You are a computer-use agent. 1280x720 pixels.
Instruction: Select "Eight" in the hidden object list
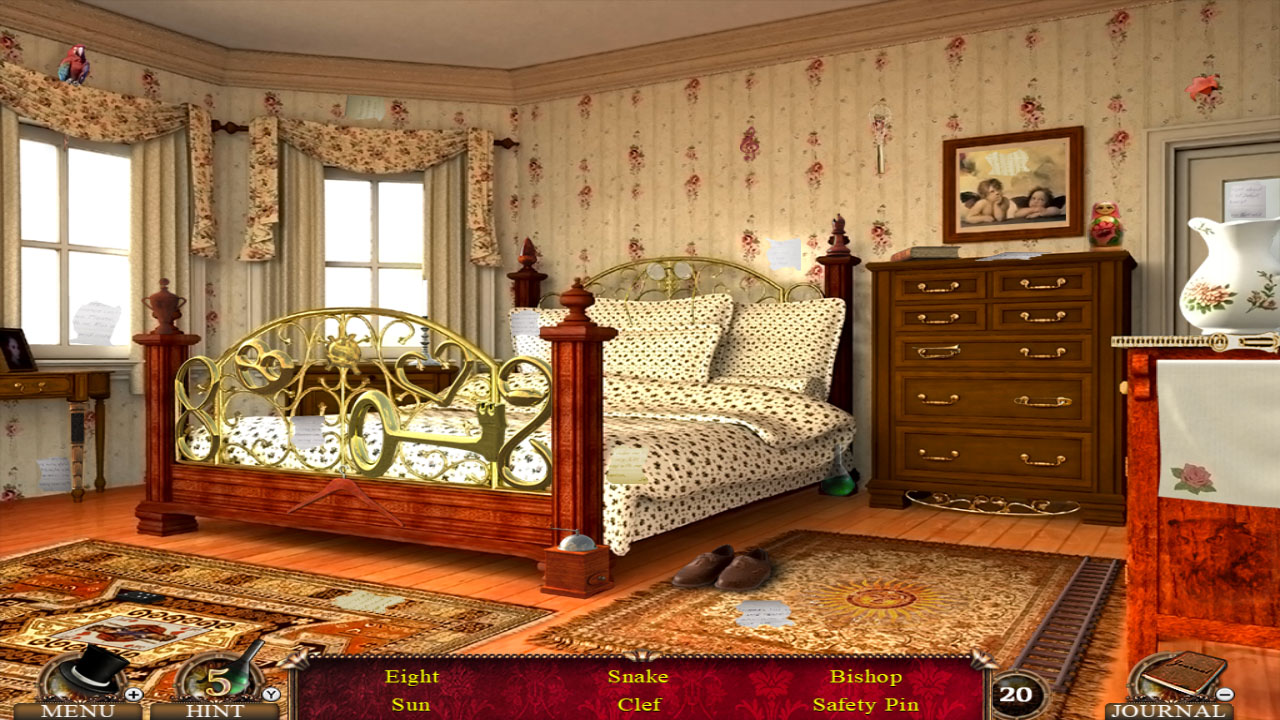pyautogui.click(x=410, y=677)
